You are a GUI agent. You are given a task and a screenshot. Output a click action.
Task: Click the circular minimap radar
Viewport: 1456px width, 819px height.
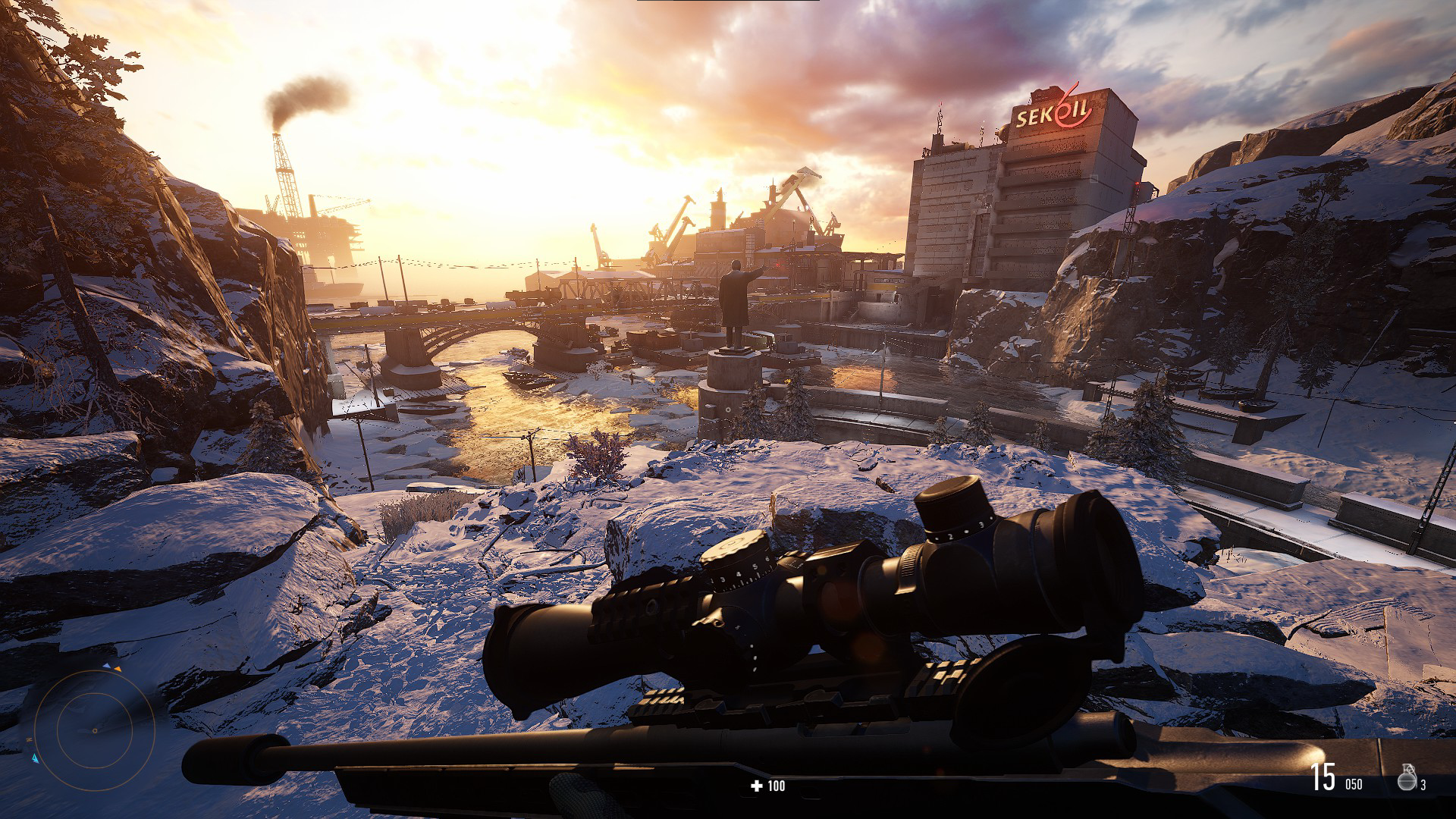point(94,730)
